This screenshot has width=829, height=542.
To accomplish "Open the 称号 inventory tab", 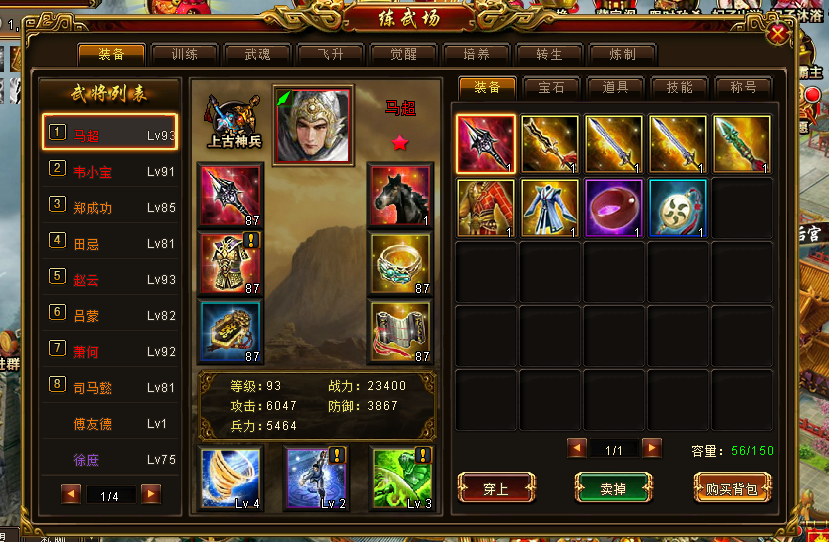I will tap(743, 87).
